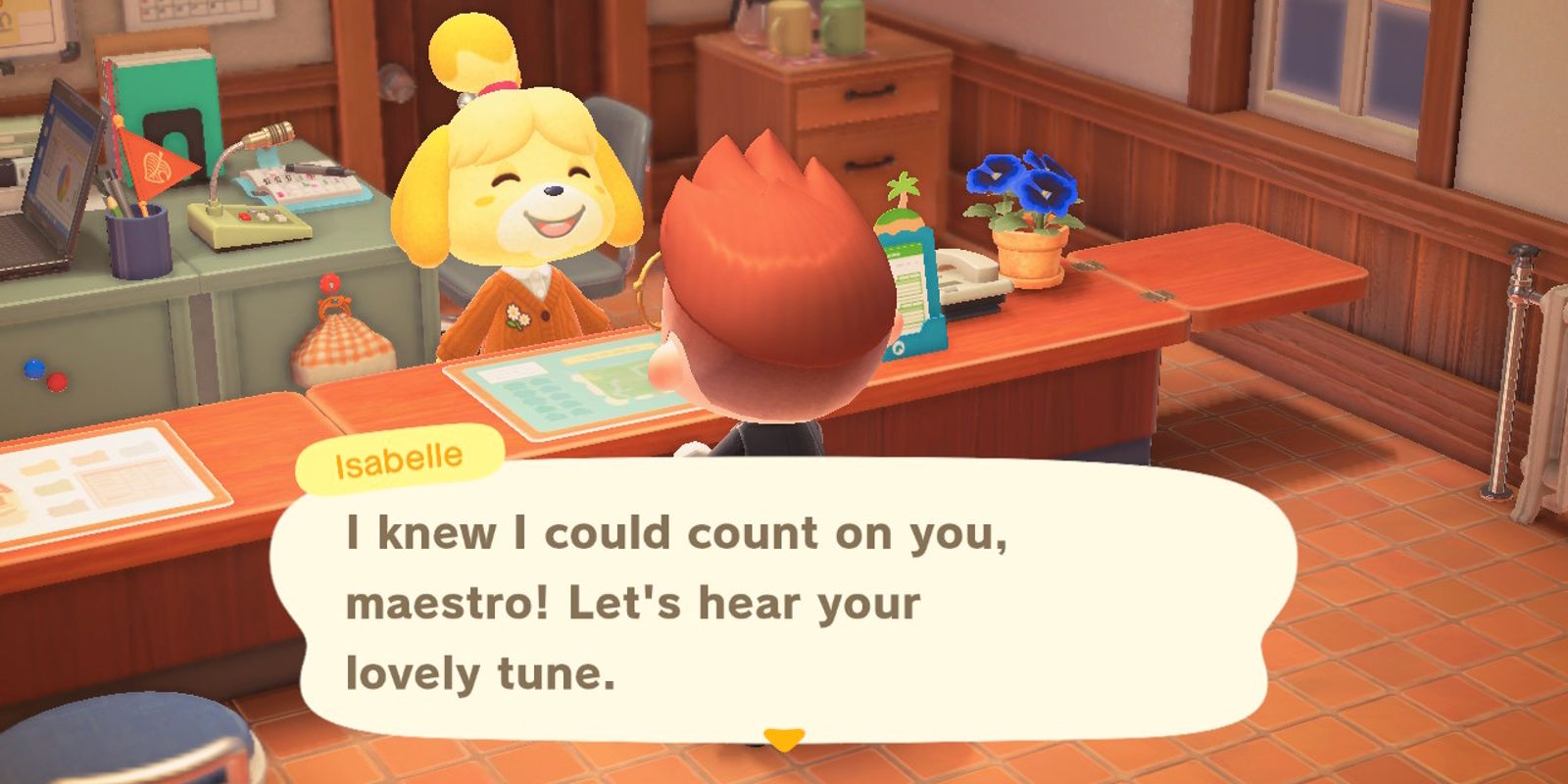Select the white telephone behind the counter
Screen dimensions: 1568x784
pos(970,281)
